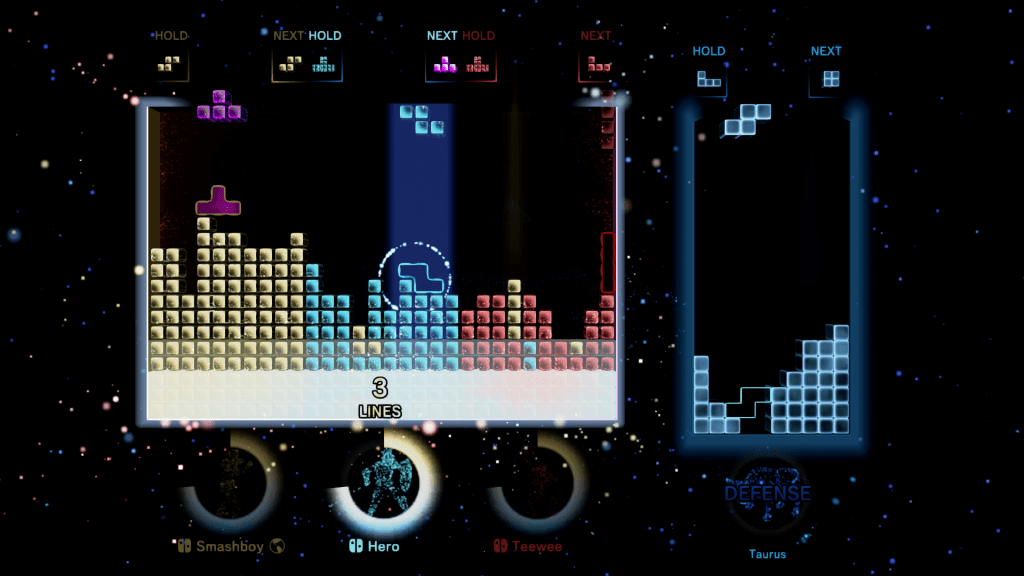Click Smashboy's yellow NEXT piece box
Viewport: 1024px width, 576px height.
click(291, 64)
